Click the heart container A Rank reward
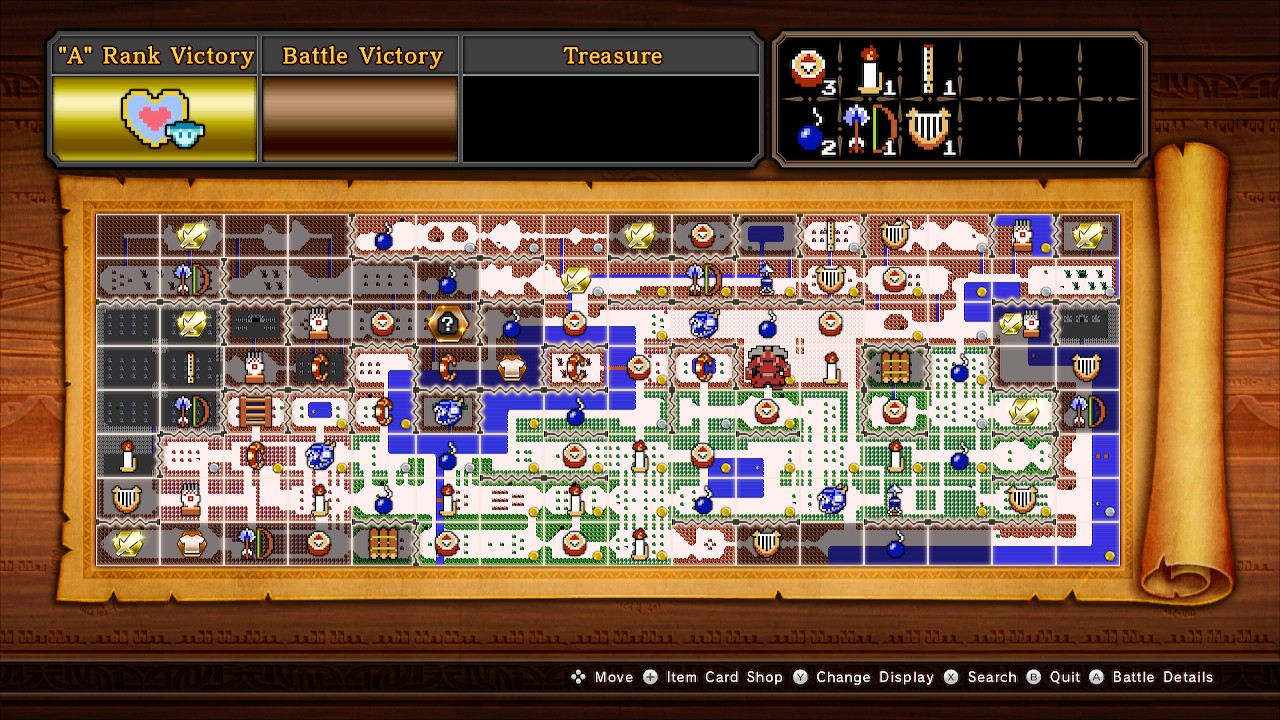 (x=154, y=119)
